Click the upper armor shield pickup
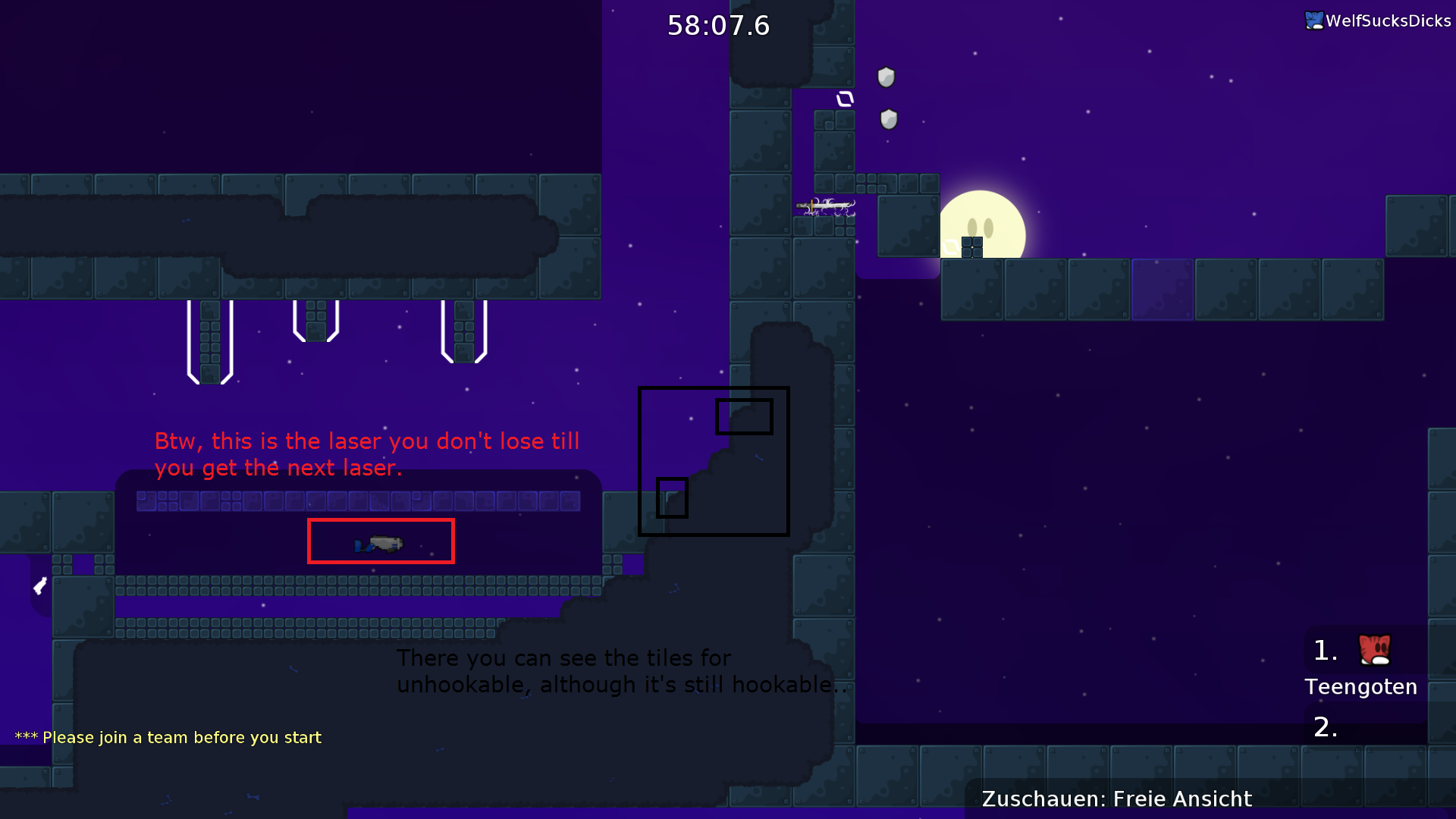 pos(886,77)
